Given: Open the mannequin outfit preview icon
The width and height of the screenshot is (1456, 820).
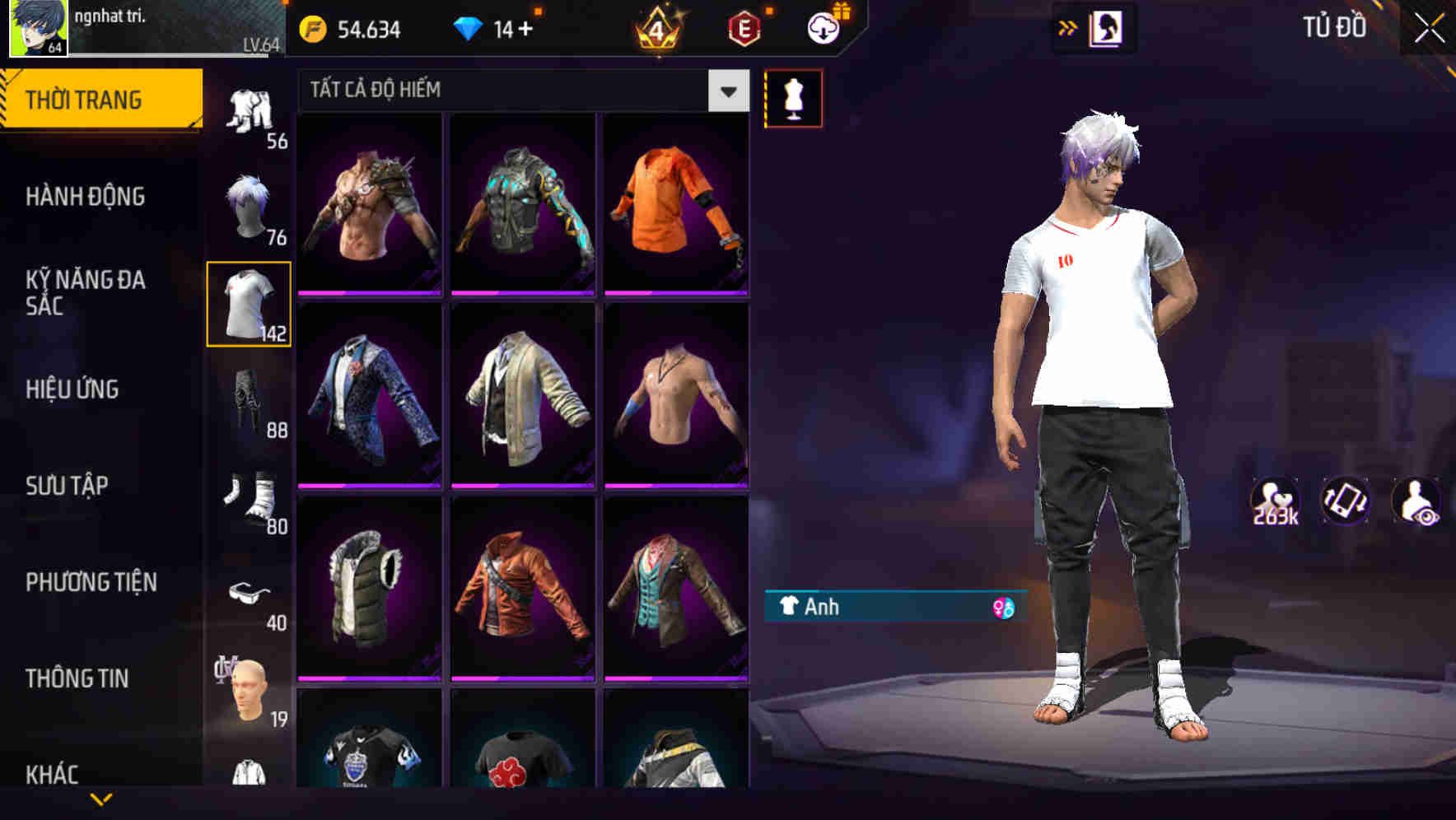Looking at the screenshot, I should pos(794,98).
